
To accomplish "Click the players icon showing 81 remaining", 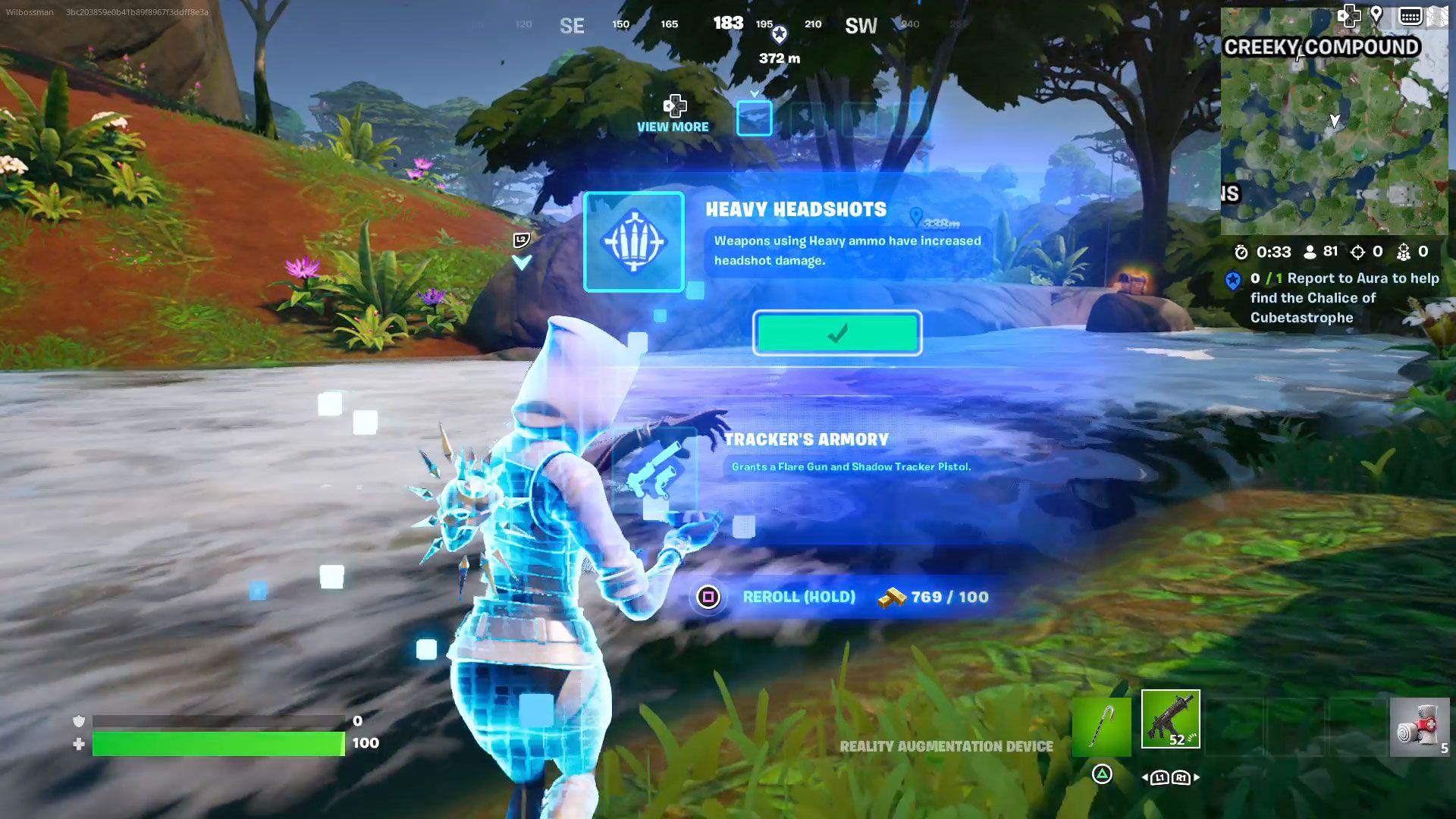I will tap(1310, 251).
